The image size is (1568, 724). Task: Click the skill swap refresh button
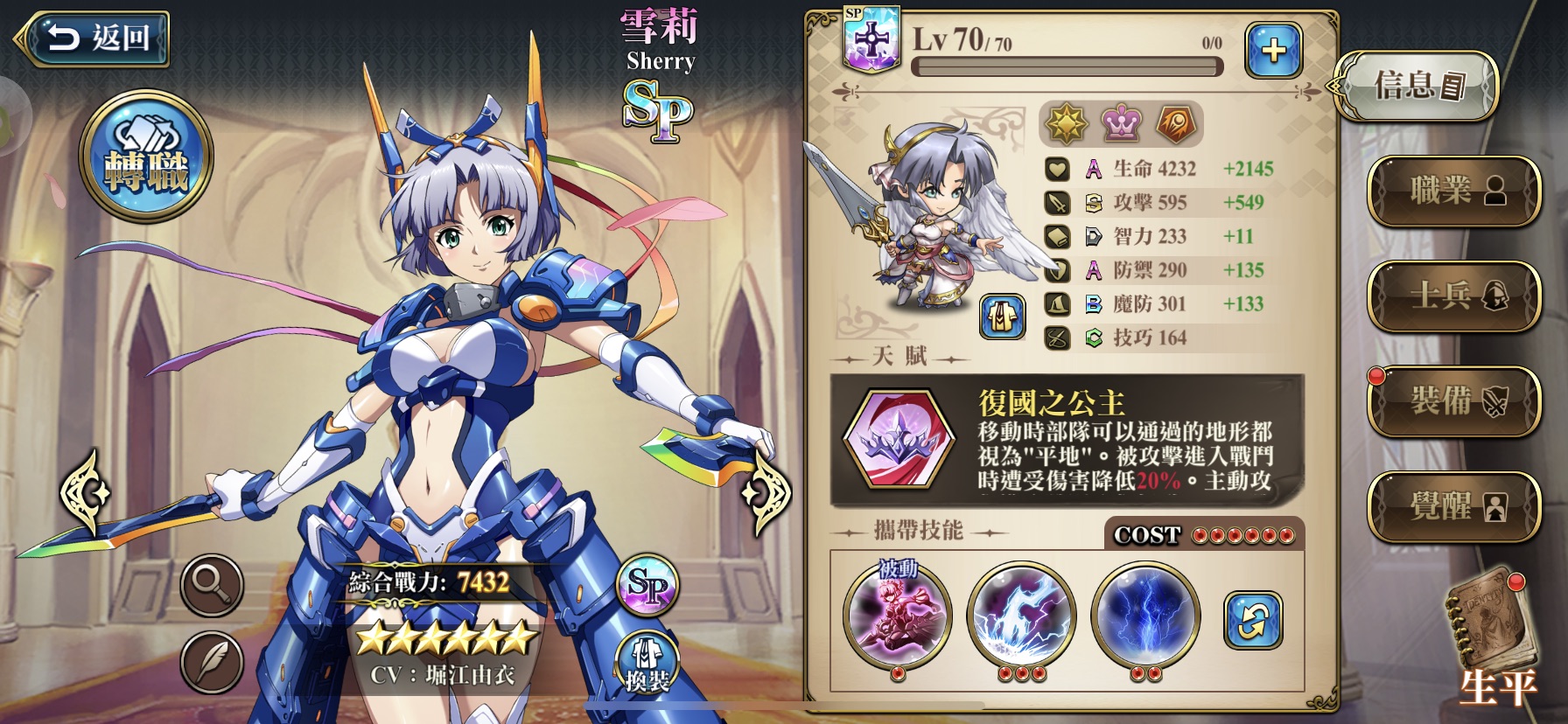(x=1253, y=620)
